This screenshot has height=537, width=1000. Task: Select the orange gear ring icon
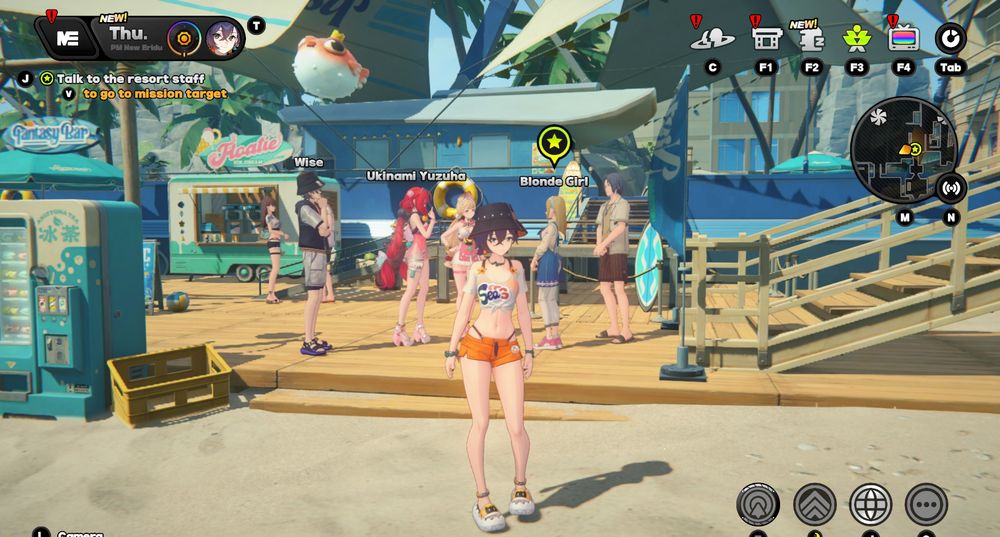tap(184, 39)
